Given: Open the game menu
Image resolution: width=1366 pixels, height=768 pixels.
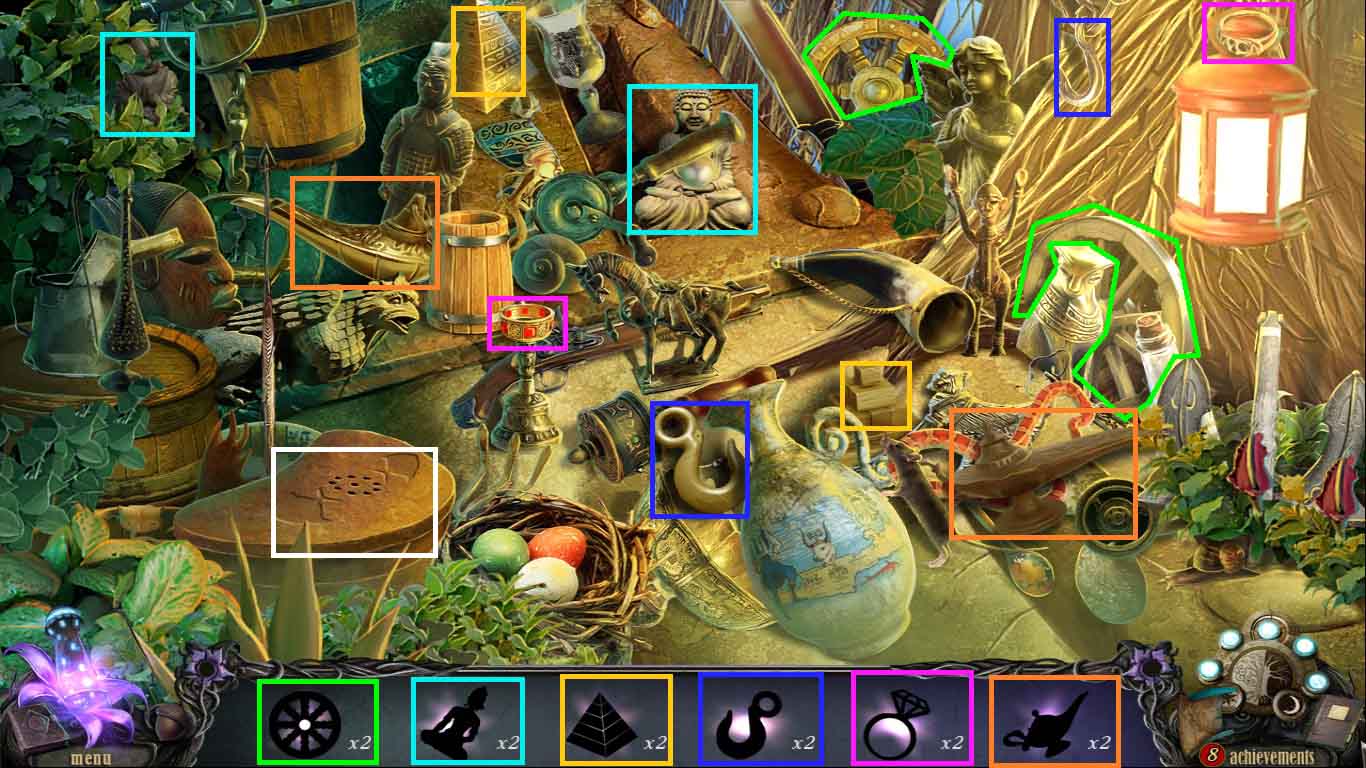Looking at the screenshot, I should point(90,757).
